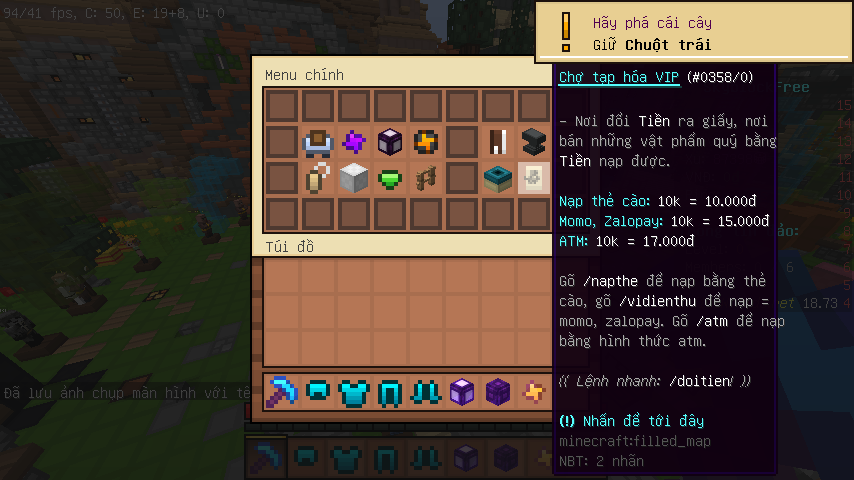Pick up the diamond helmet
Screen dimensions: 854x480
(x=318, y=391)
